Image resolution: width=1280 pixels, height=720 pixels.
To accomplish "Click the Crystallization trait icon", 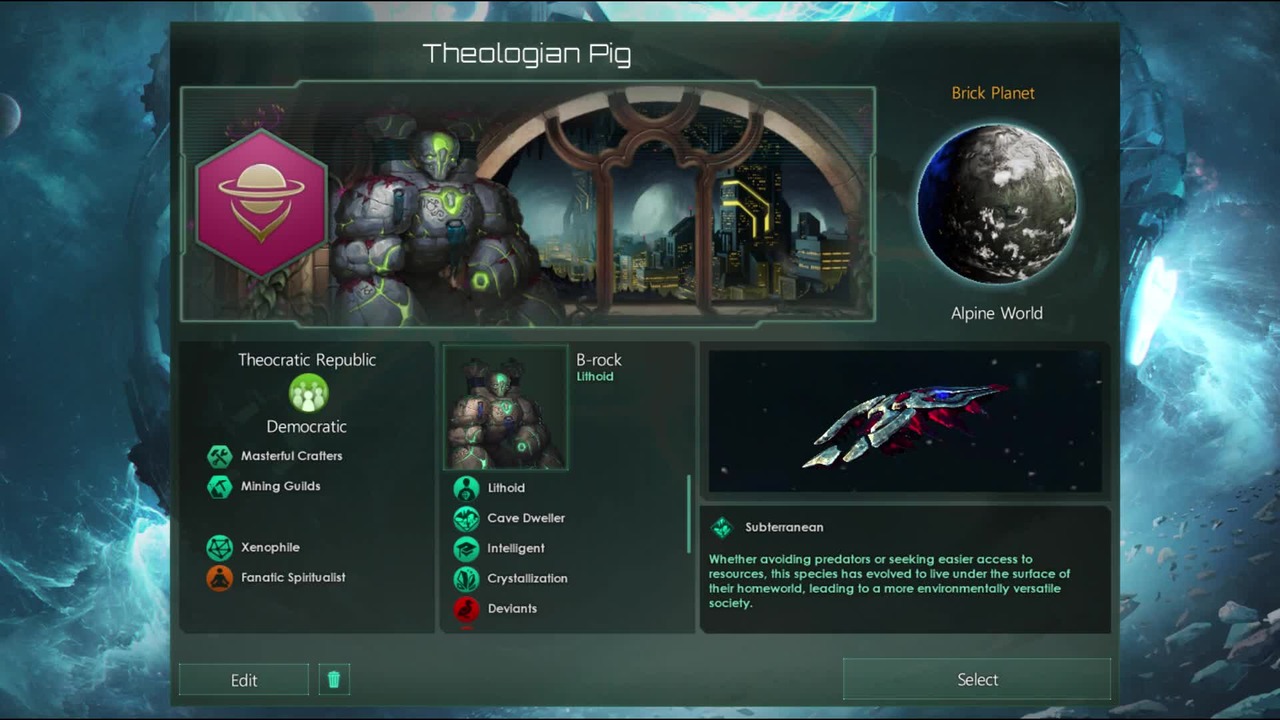I will [x=466, y=578].
